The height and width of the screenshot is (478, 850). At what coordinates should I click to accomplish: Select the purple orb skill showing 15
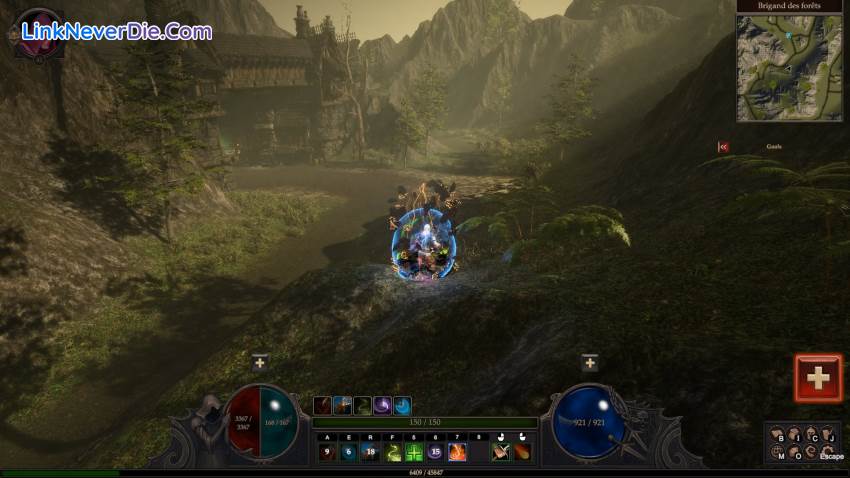tap(435, 452)
